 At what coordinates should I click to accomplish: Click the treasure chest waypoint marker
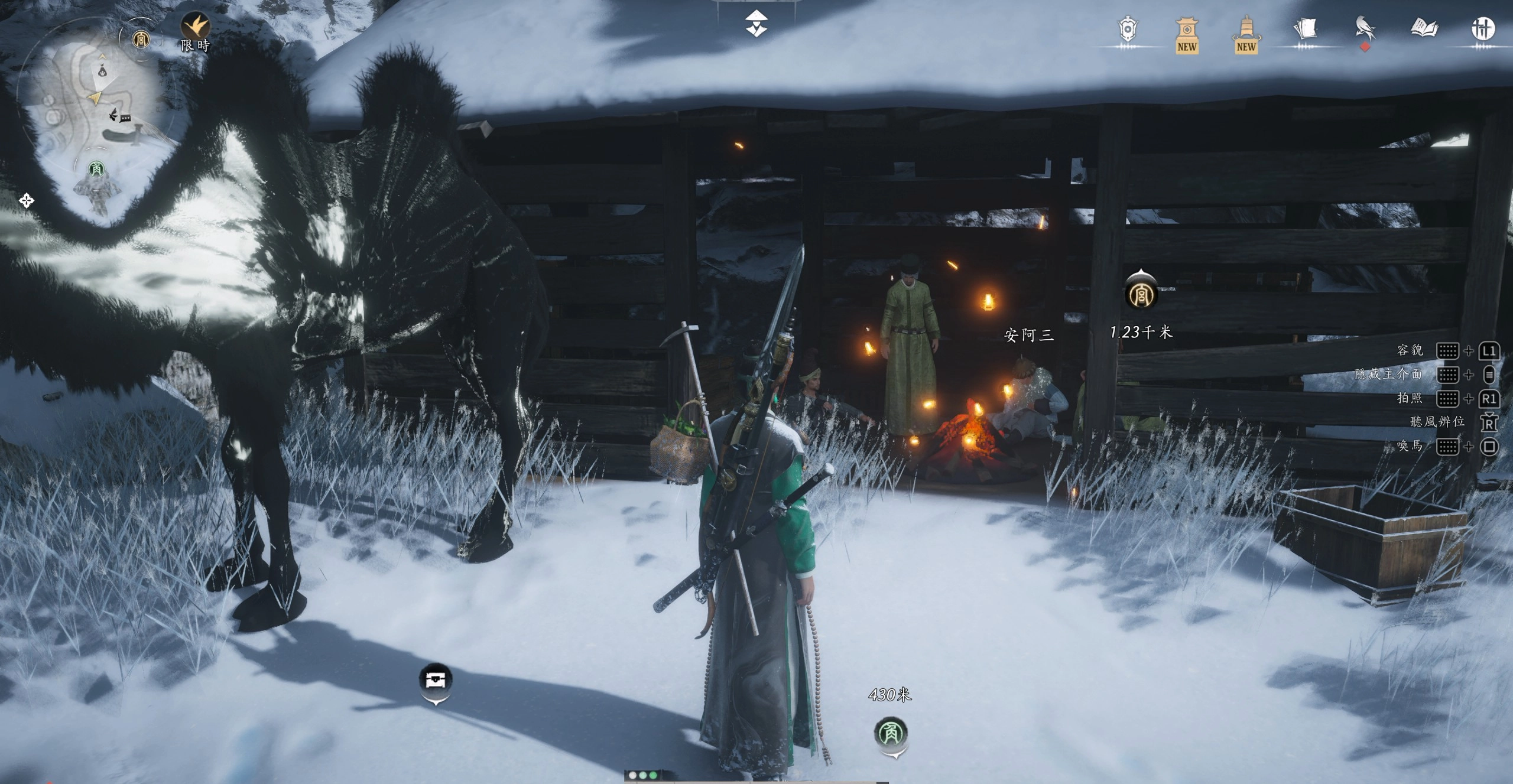coord(436,679)
